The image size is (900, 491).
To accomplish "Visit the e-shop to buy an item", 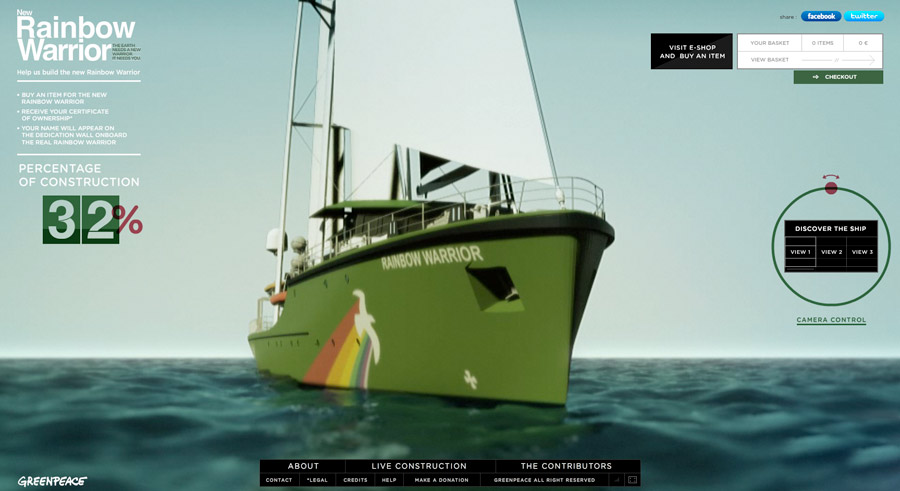I will point(692,52).
